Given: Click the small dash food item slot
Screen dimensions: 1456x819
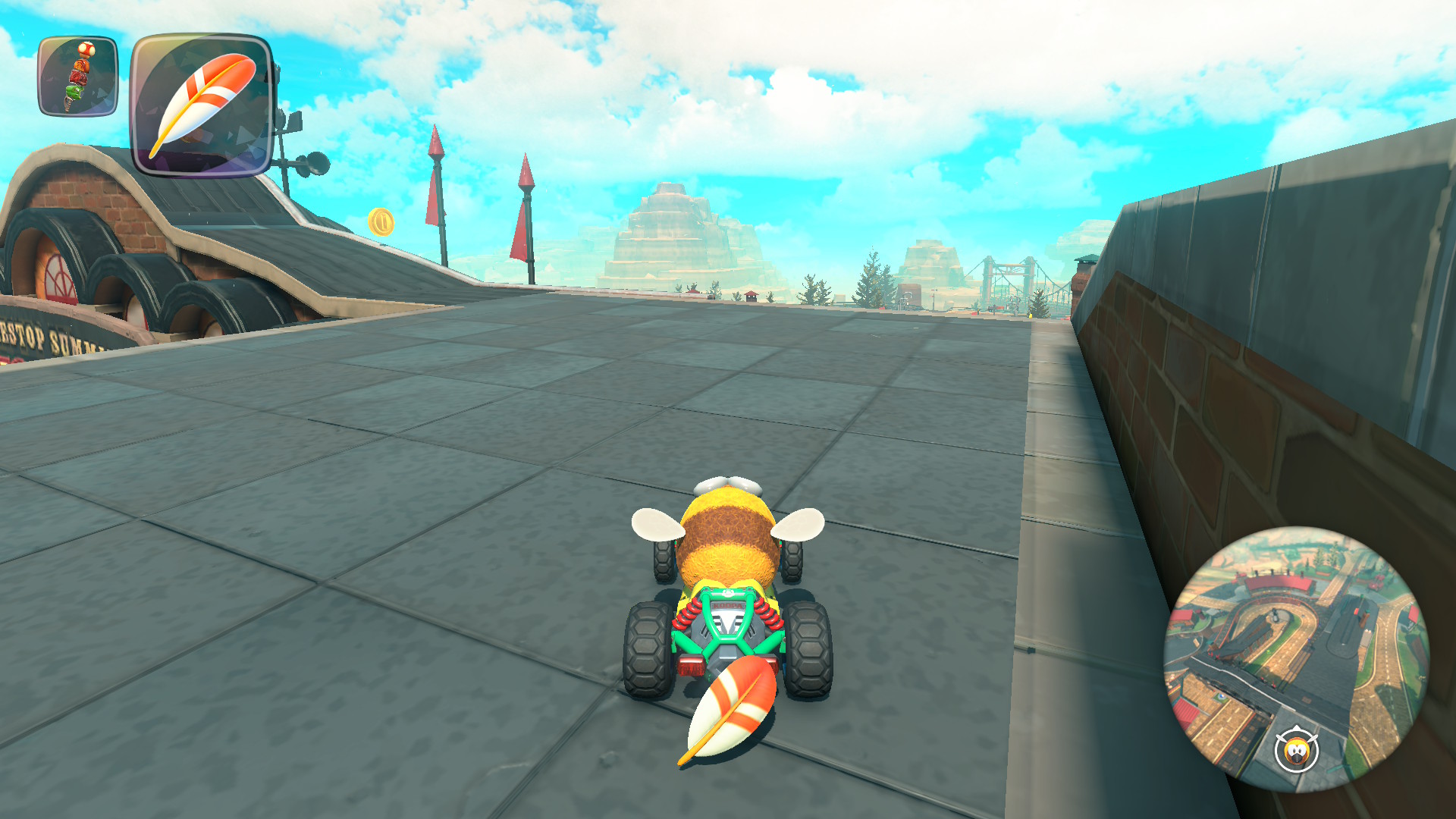Looking at the screenshot, I should (x=78, y=77).
